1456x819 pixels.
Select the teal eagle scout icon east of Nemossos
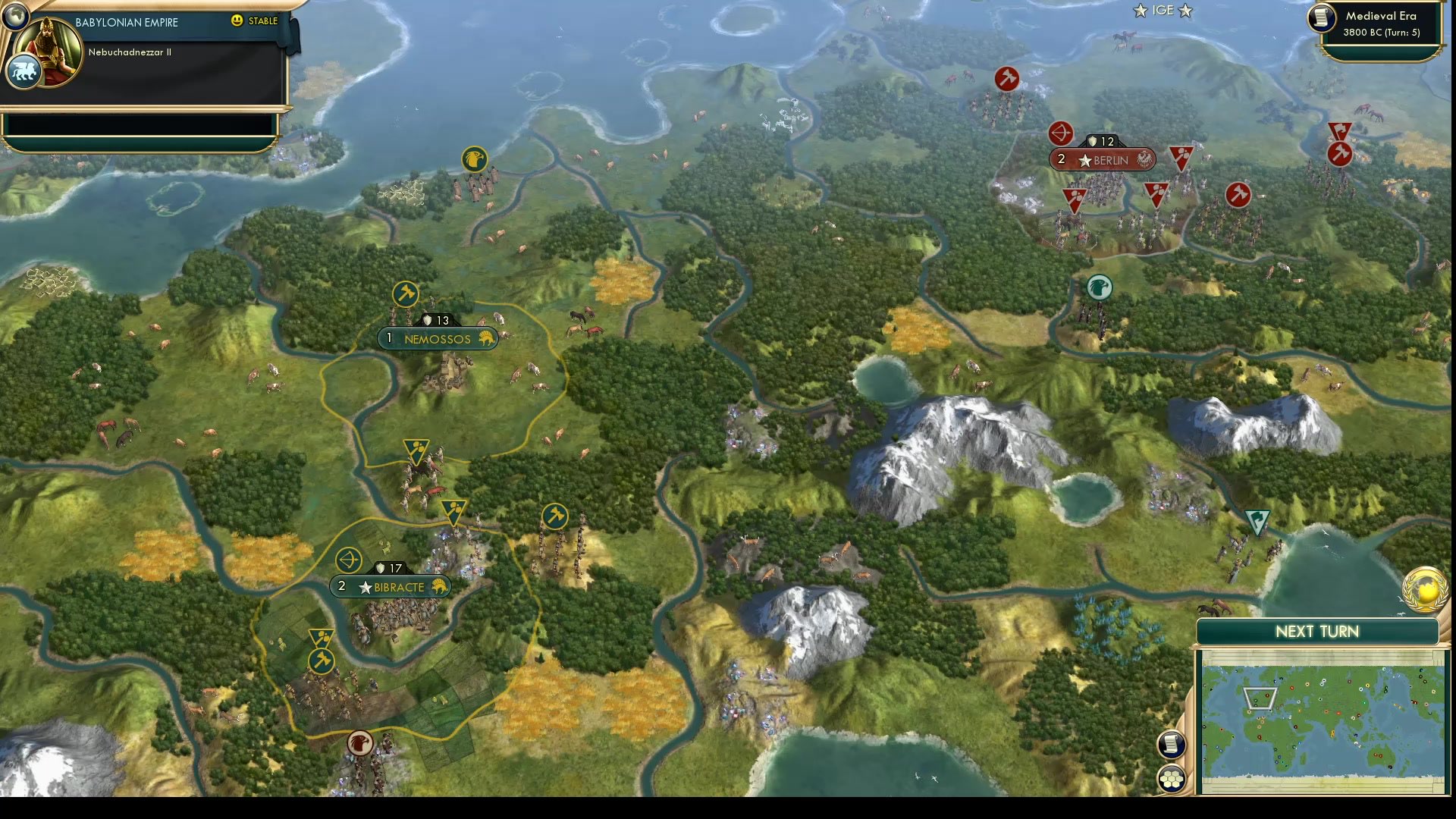1099,288
